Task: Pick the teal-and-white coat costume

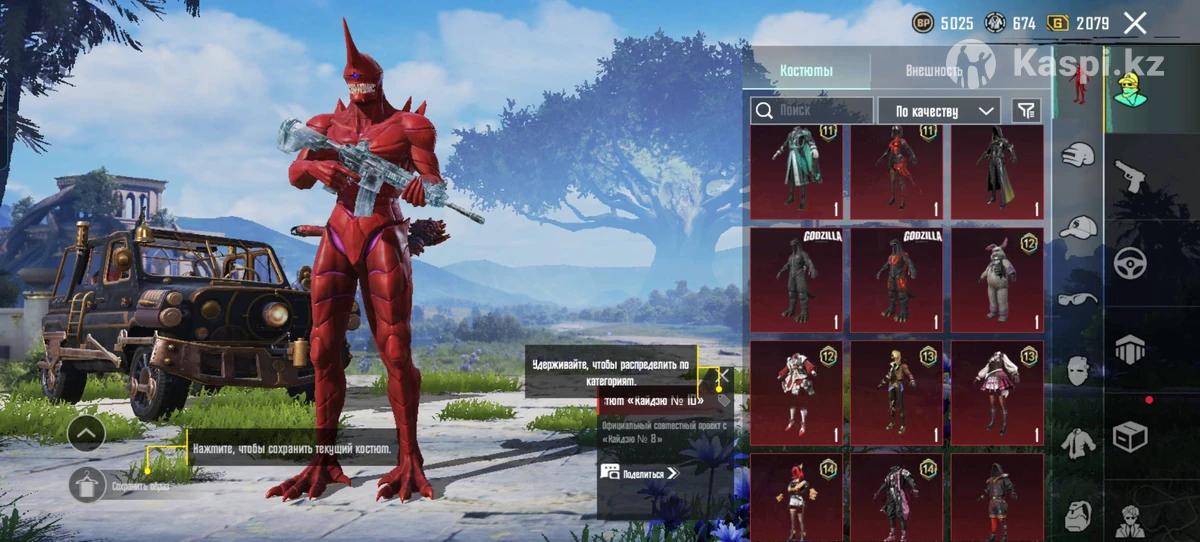Action: pyautogui.click(x=796, y=170)
